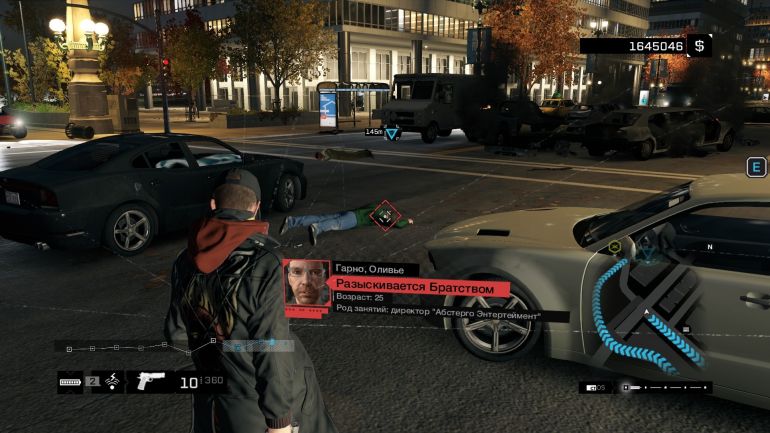Select the white player arrow on minimap
Screen dimensions: 770x433
point(648,313)
